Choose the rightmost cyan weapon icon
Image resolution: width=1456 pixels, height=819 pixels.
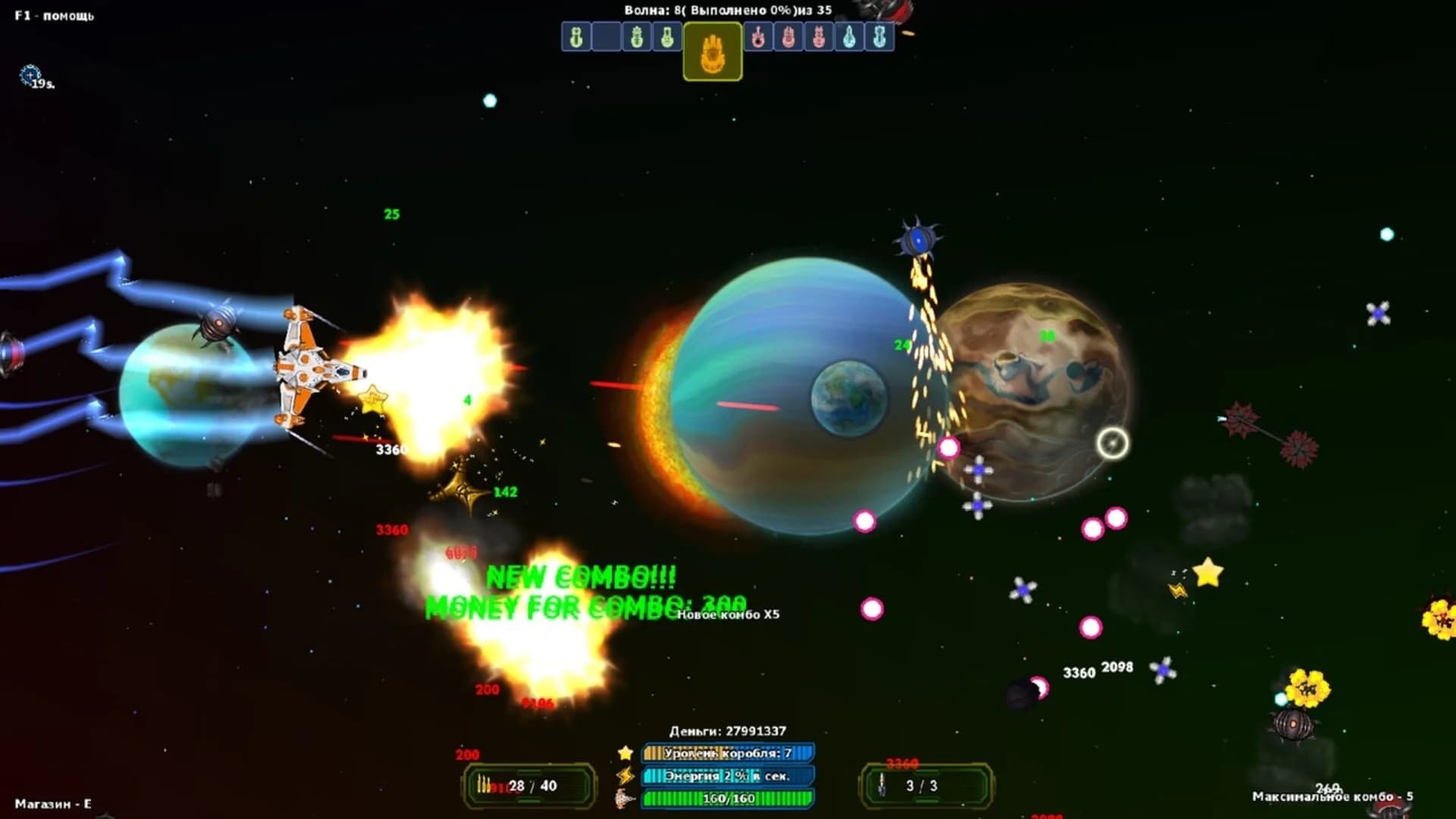pyautogui.click(x=880, y=36)
